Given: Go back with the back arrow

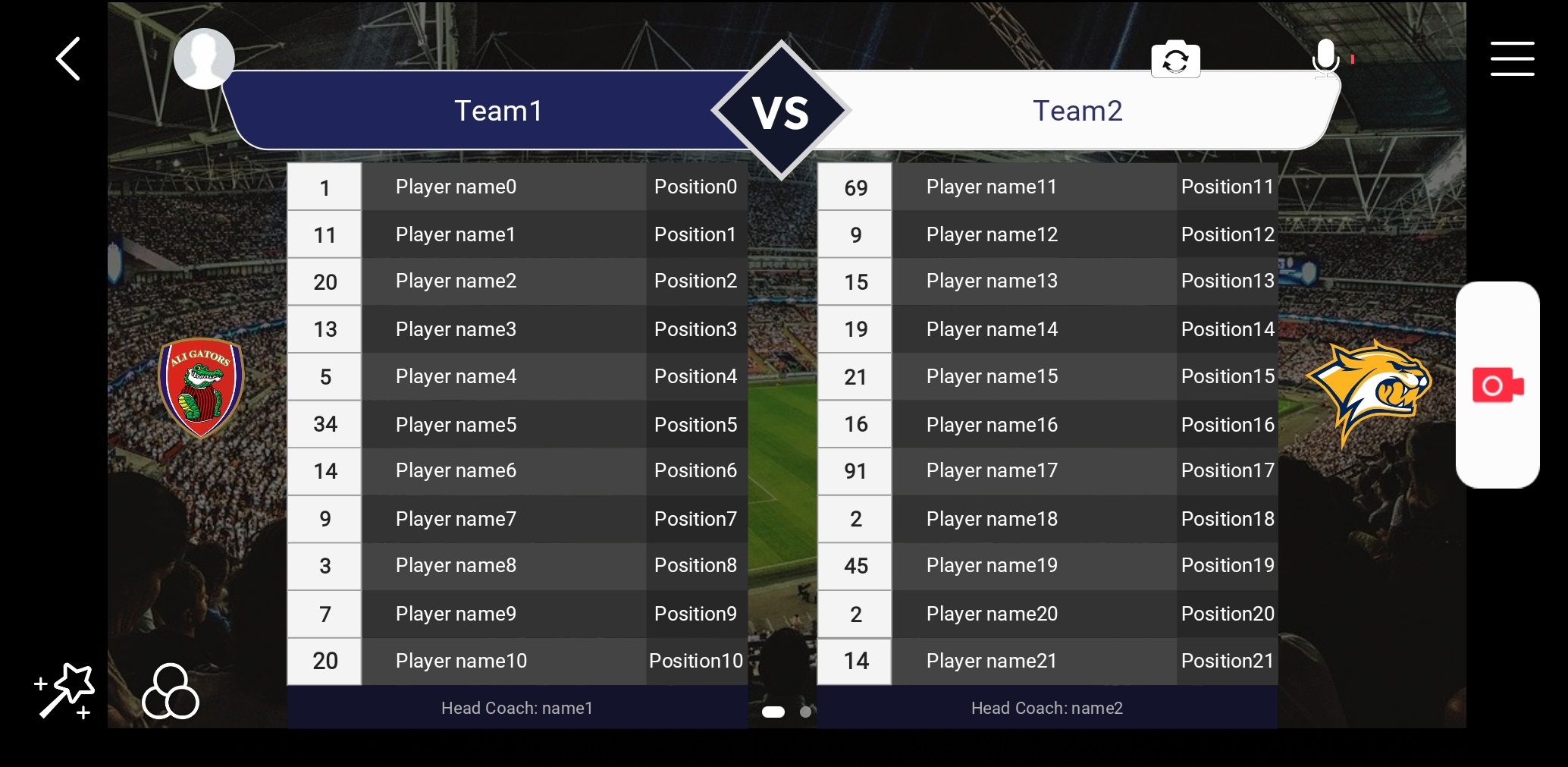Looking at the screenshot, I should [x=67, y=58].
